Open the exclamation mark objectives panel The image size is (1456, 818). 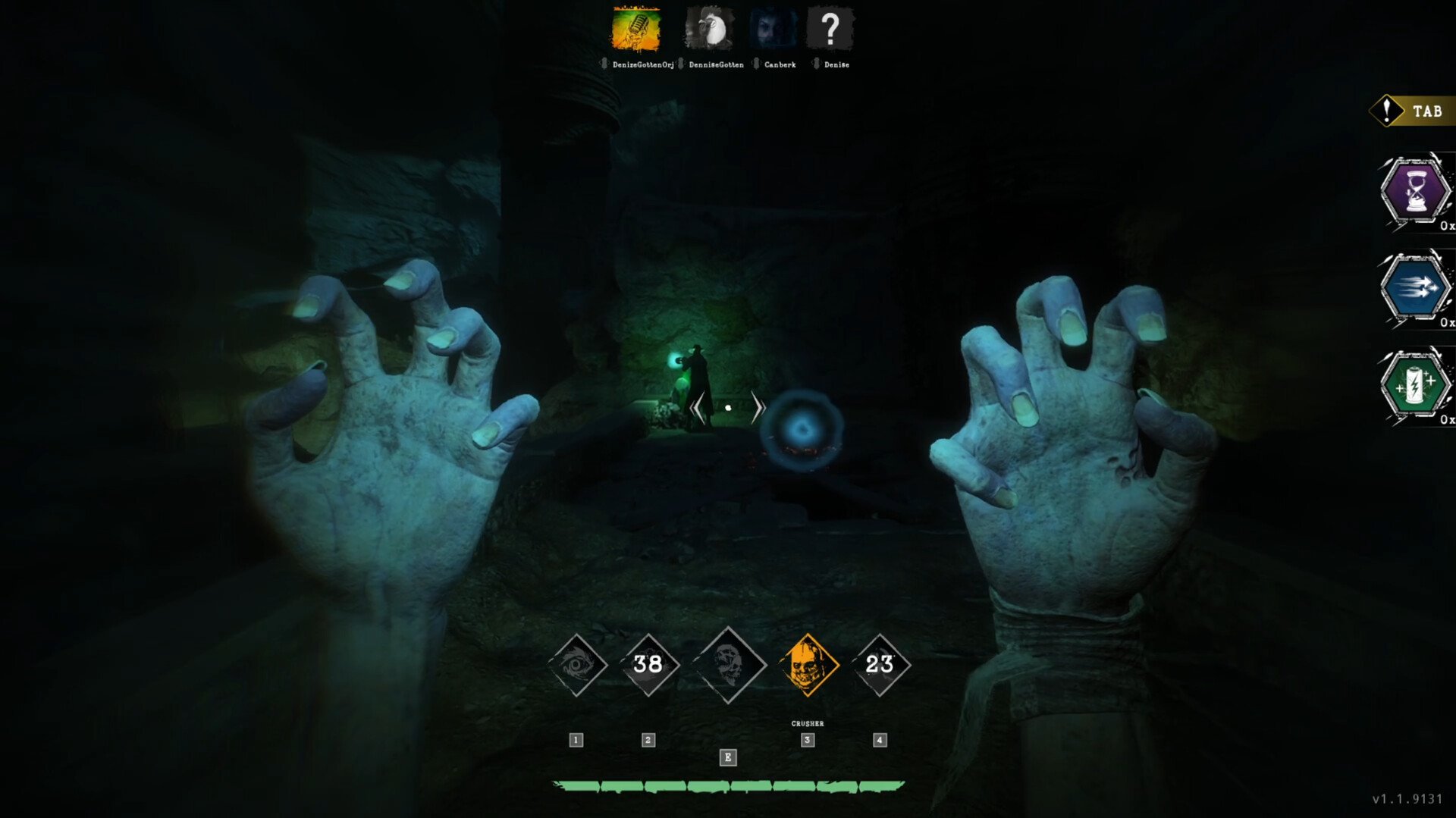[1387, 111]
